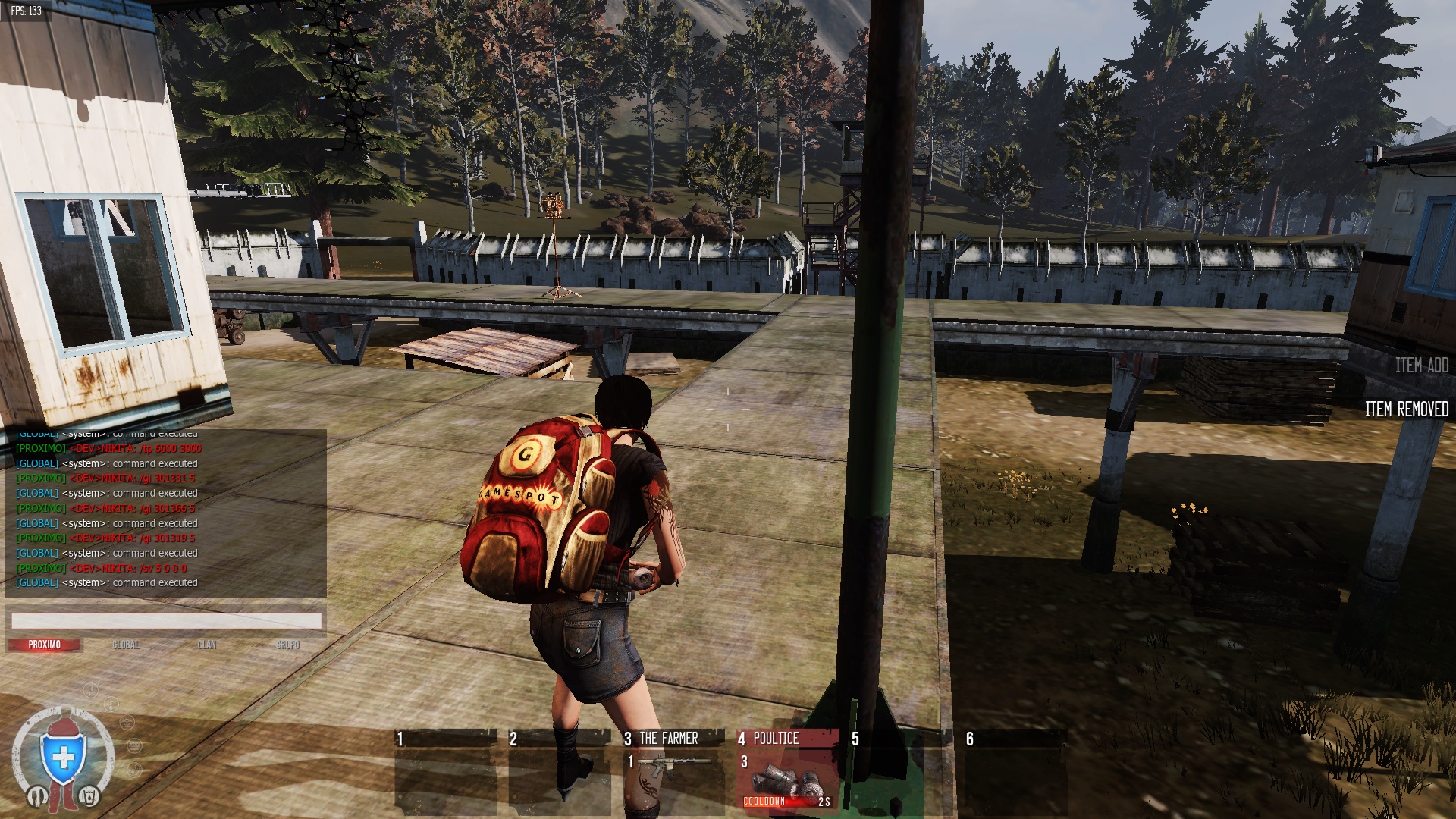Screen dimensions: 1456x819
Task: Select the CLAN chat tab
Action: (x=207, y=645)
